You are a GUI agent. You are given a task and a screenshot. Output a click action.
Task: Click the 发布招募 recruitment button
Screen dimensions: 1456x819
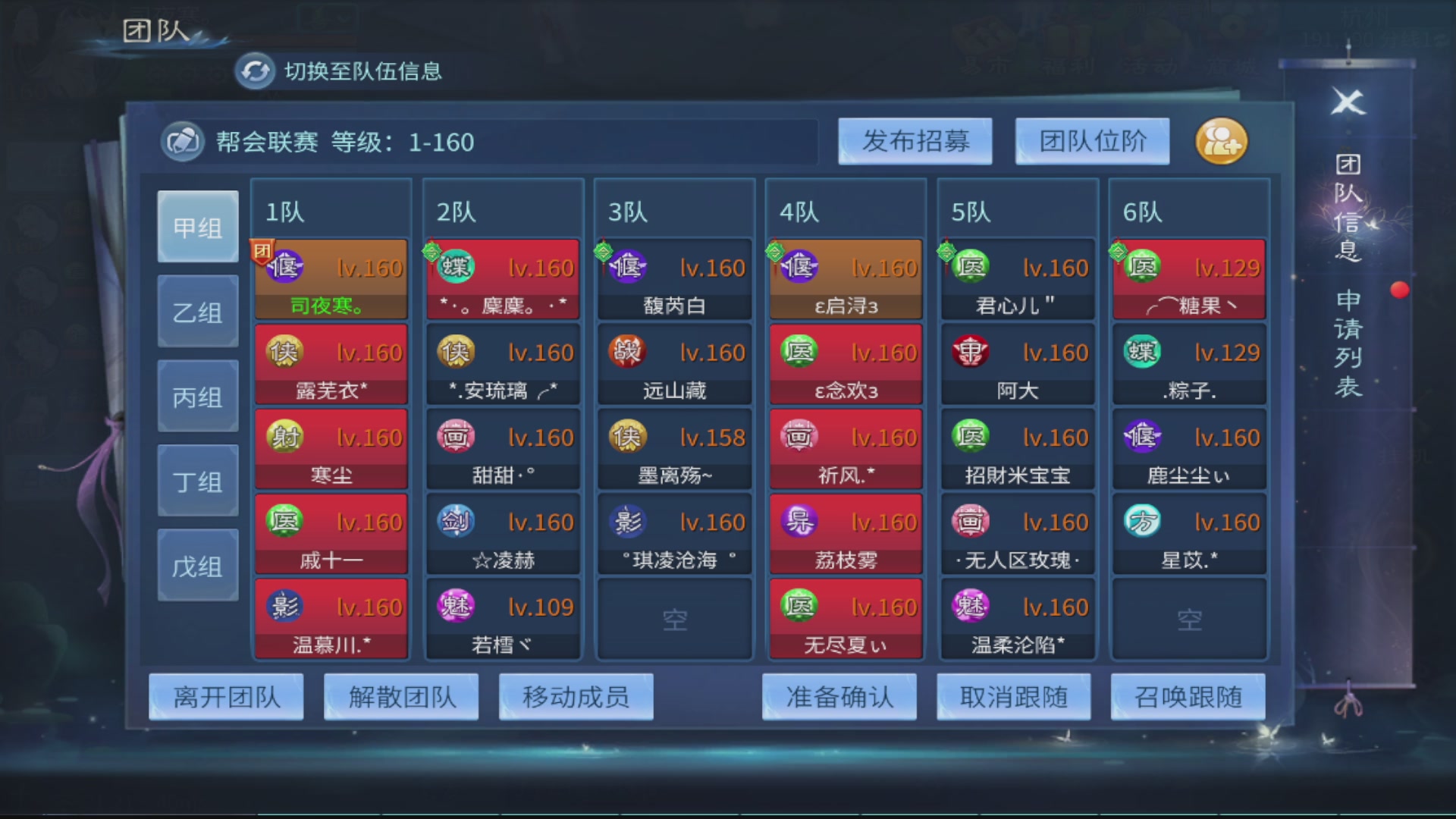(x=915, y=141)
